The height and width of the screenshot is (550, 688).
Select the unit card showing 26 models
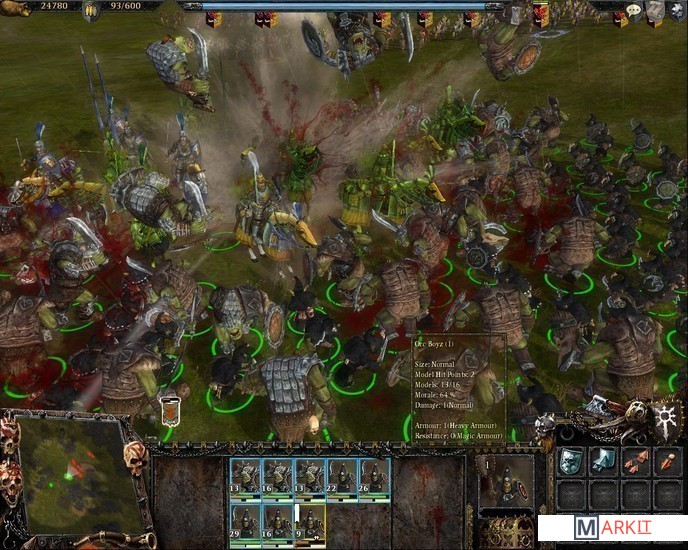(x=374, y=476)
